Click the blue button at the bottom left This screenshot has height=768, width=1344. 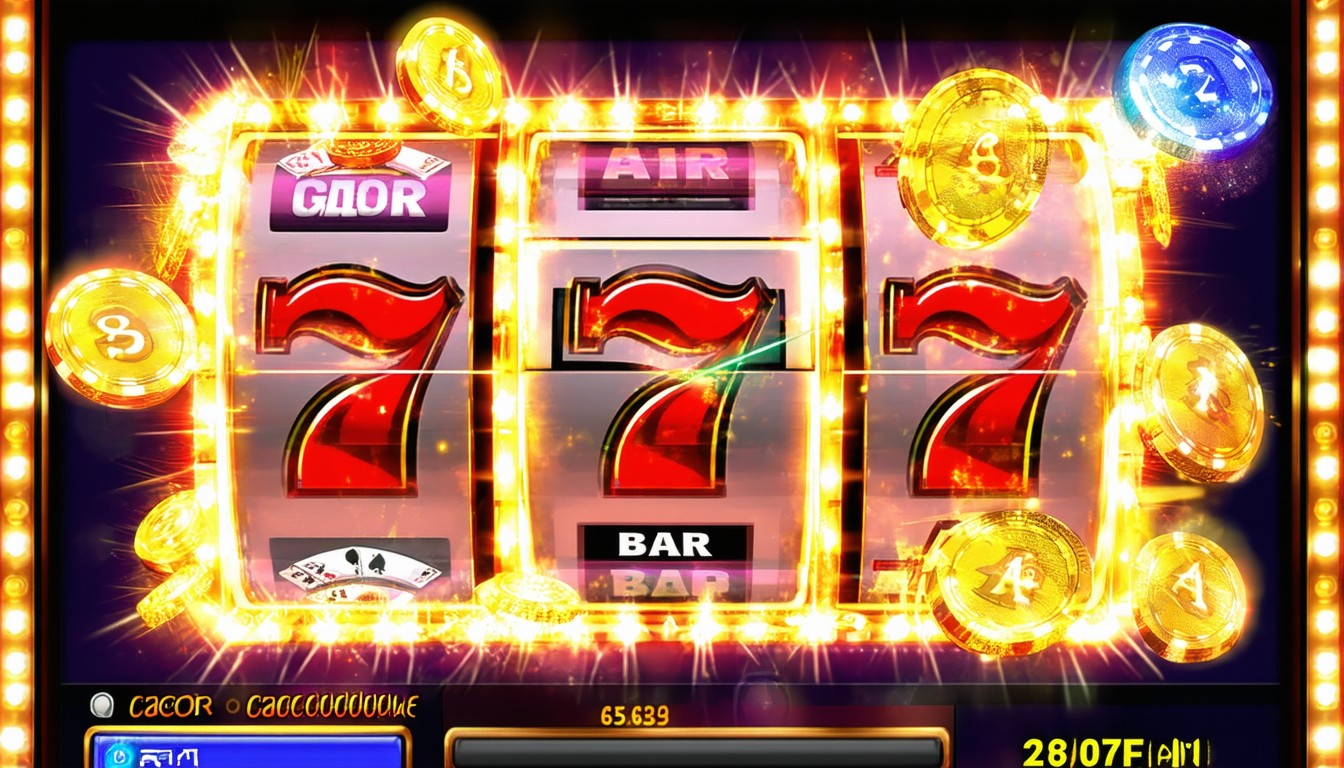click(247, 749)
